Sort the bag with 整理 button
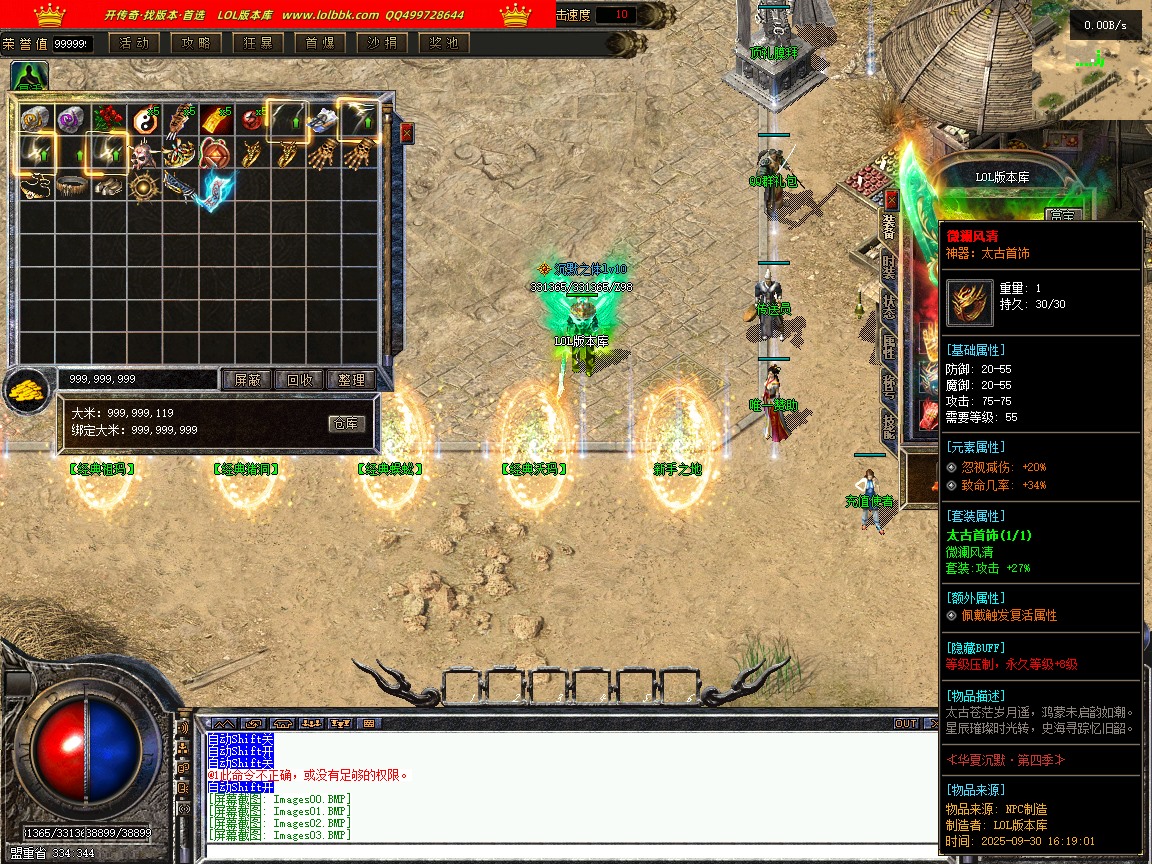 pyautogui.click(x=351, y=380)
